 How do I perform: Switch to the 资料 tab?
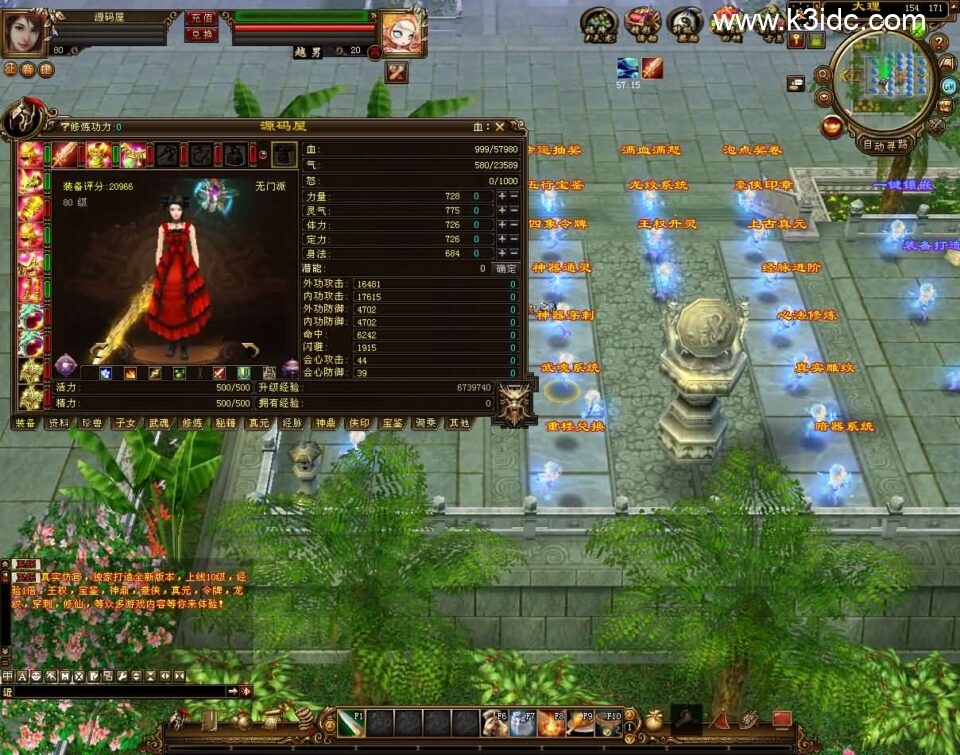point(58,423)
